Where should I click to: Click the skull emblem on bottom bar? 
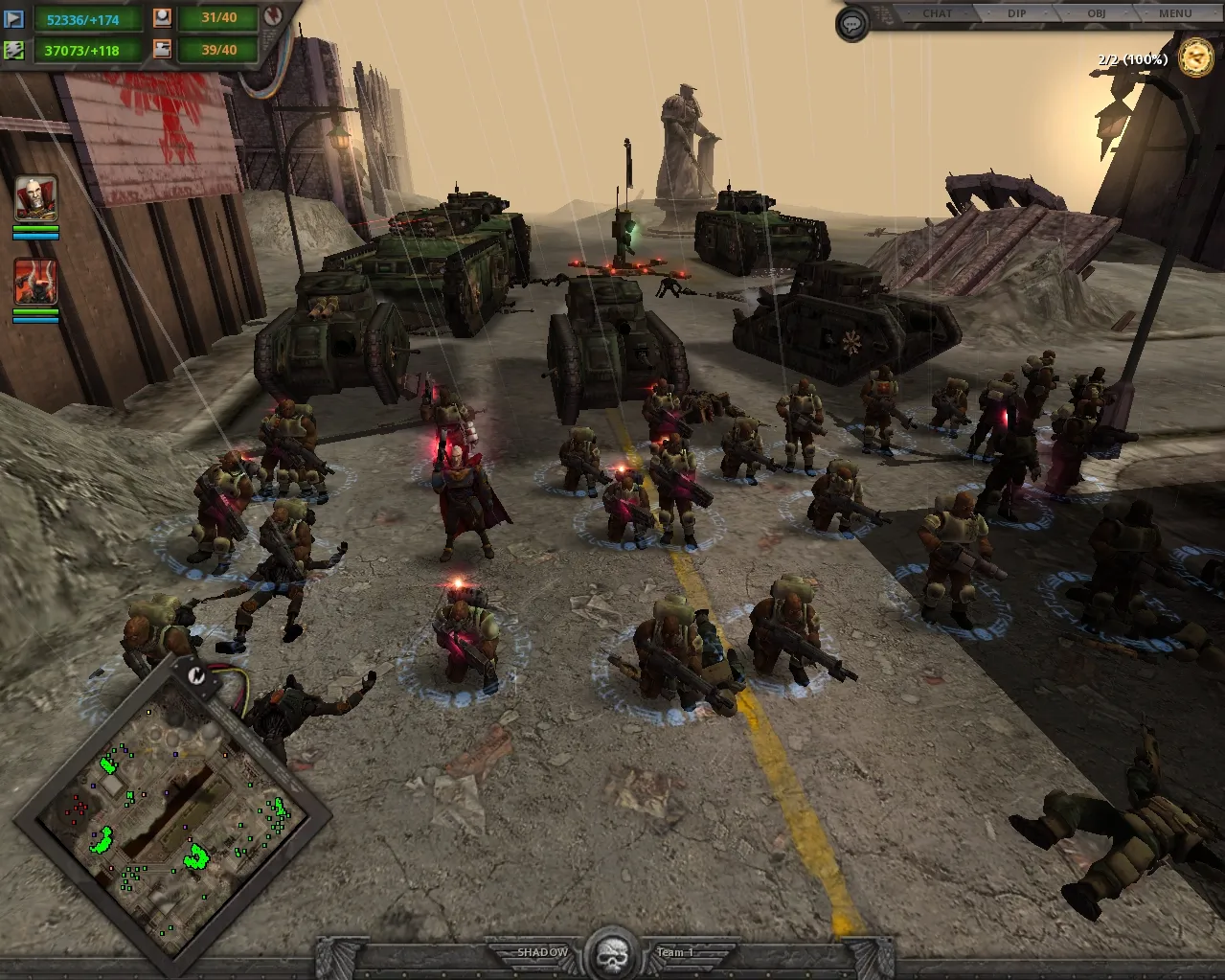click(611, 953)
